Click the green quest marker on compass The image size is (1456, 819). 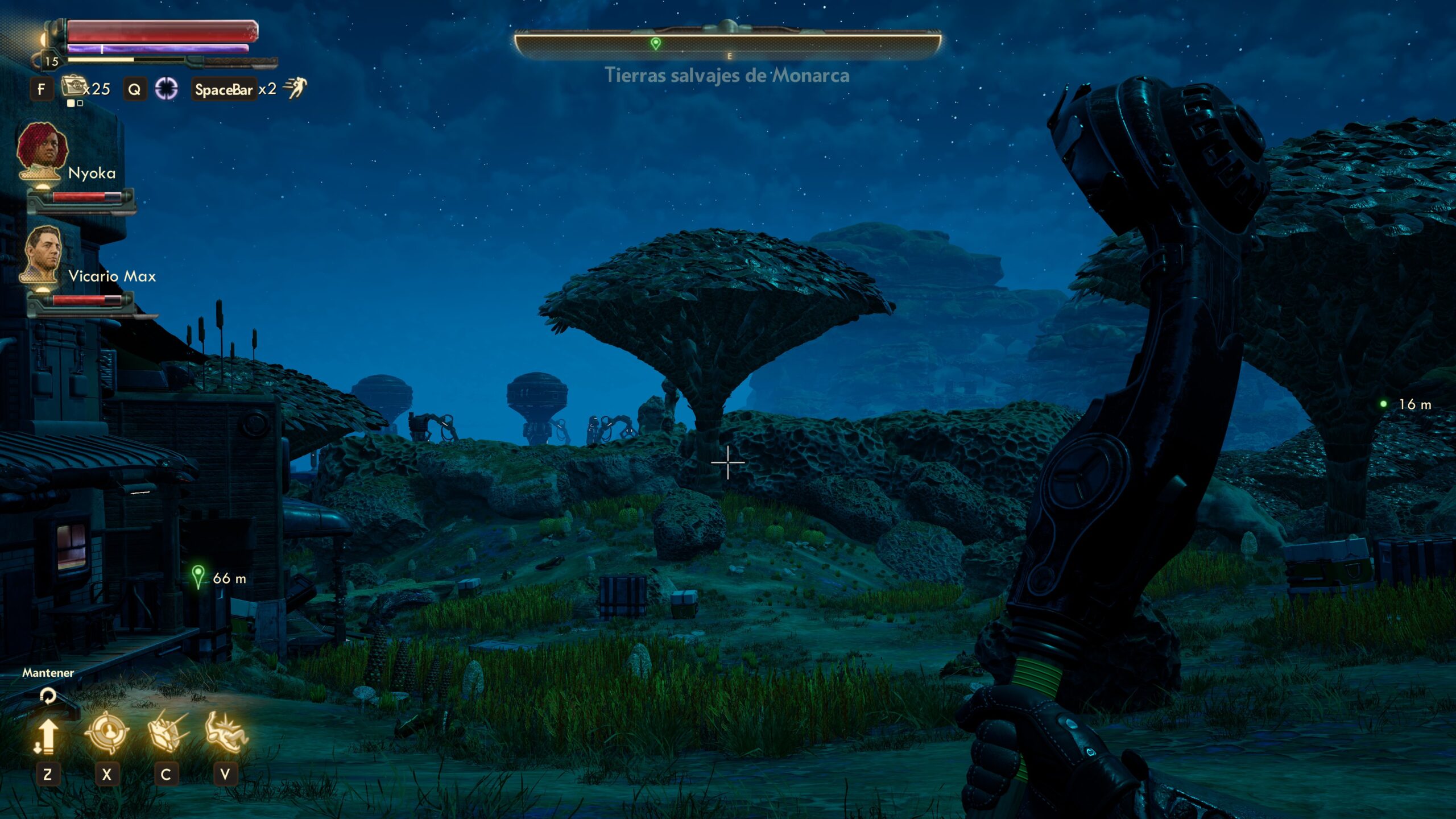[655, 43]
